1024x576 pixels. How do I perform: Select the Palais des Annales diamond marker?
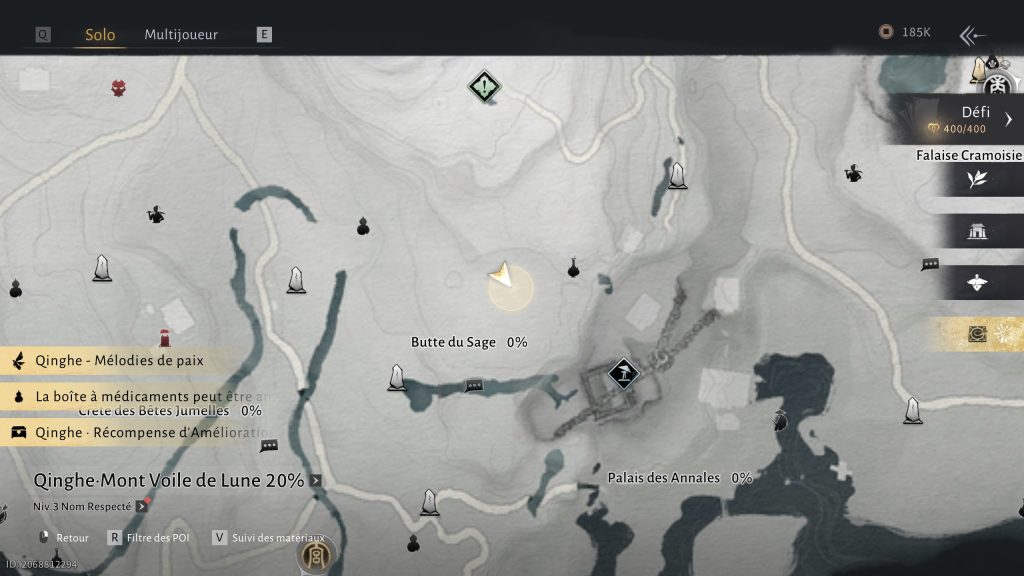pos(624,375)
